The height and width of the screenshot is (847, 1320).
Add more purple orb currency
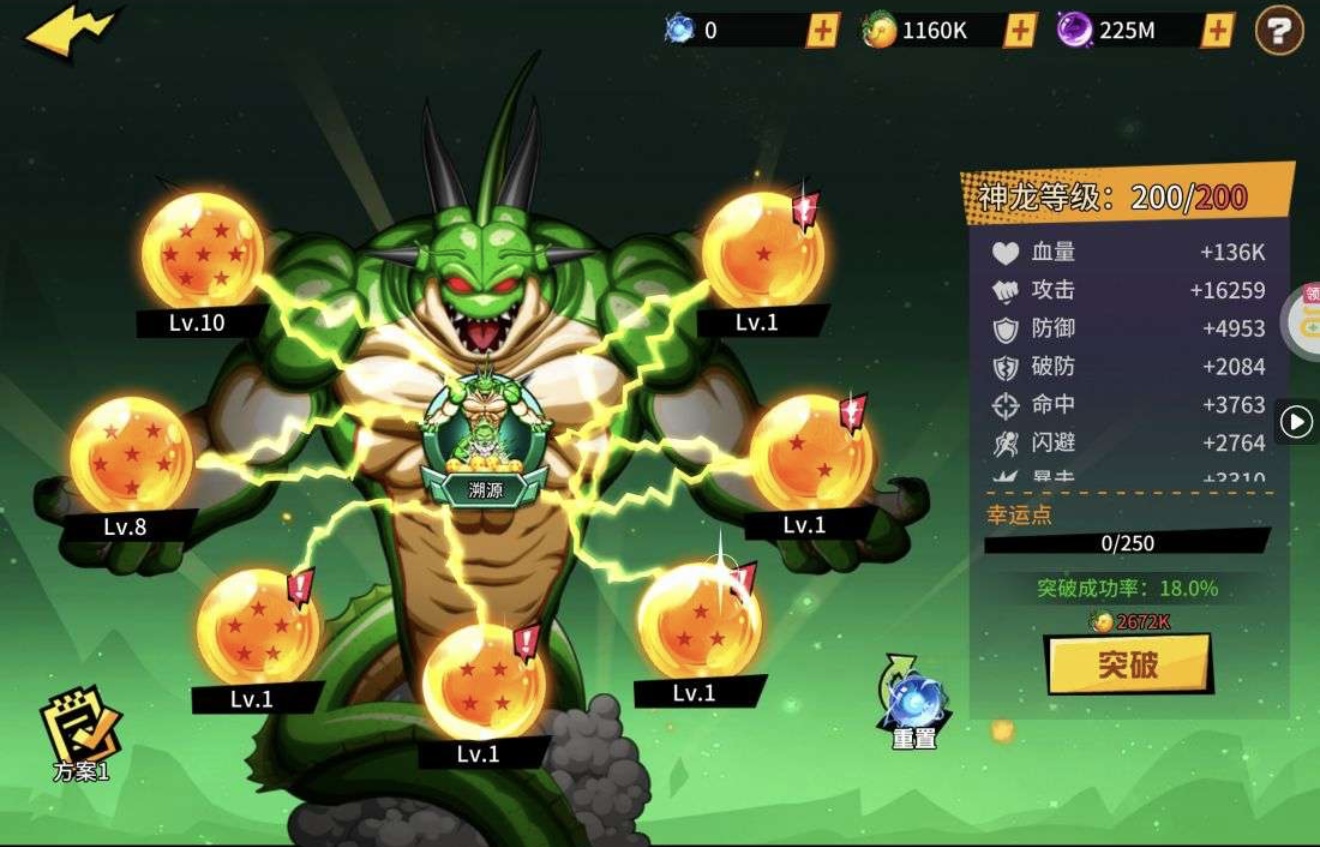pyautogui.click(x=1216, y=31)
